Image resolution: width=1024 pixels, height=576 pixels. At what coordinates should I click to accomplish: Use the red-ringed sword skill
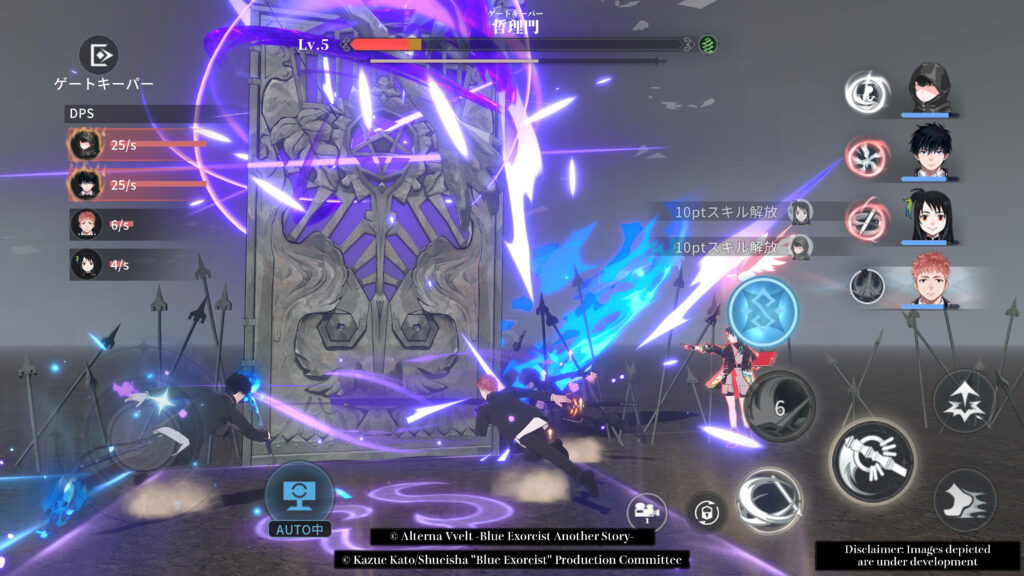tap(866, 221)
